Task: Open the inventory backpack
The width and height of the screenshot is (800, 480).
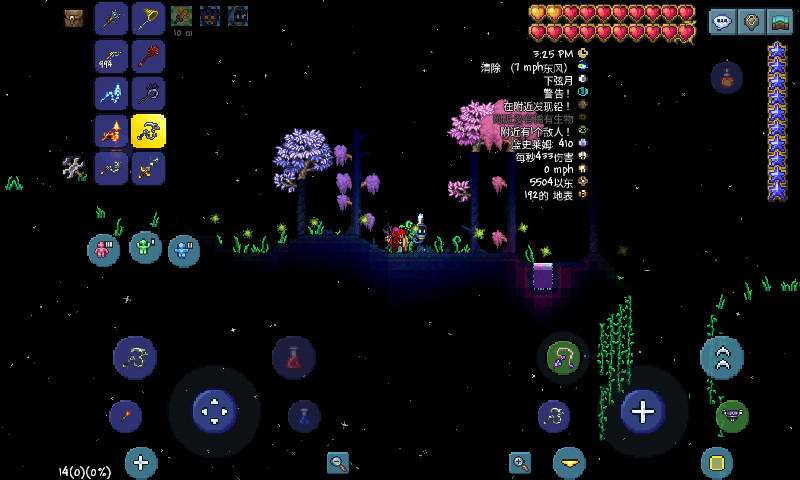Action: coord(74,17)
